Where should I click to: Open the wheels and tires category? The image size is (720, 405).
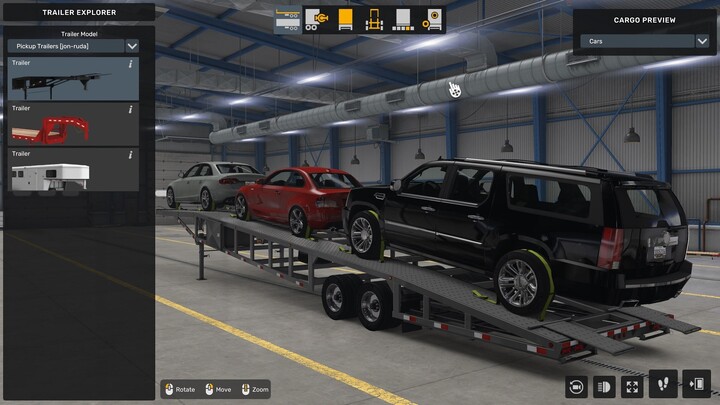click(433, 19)
